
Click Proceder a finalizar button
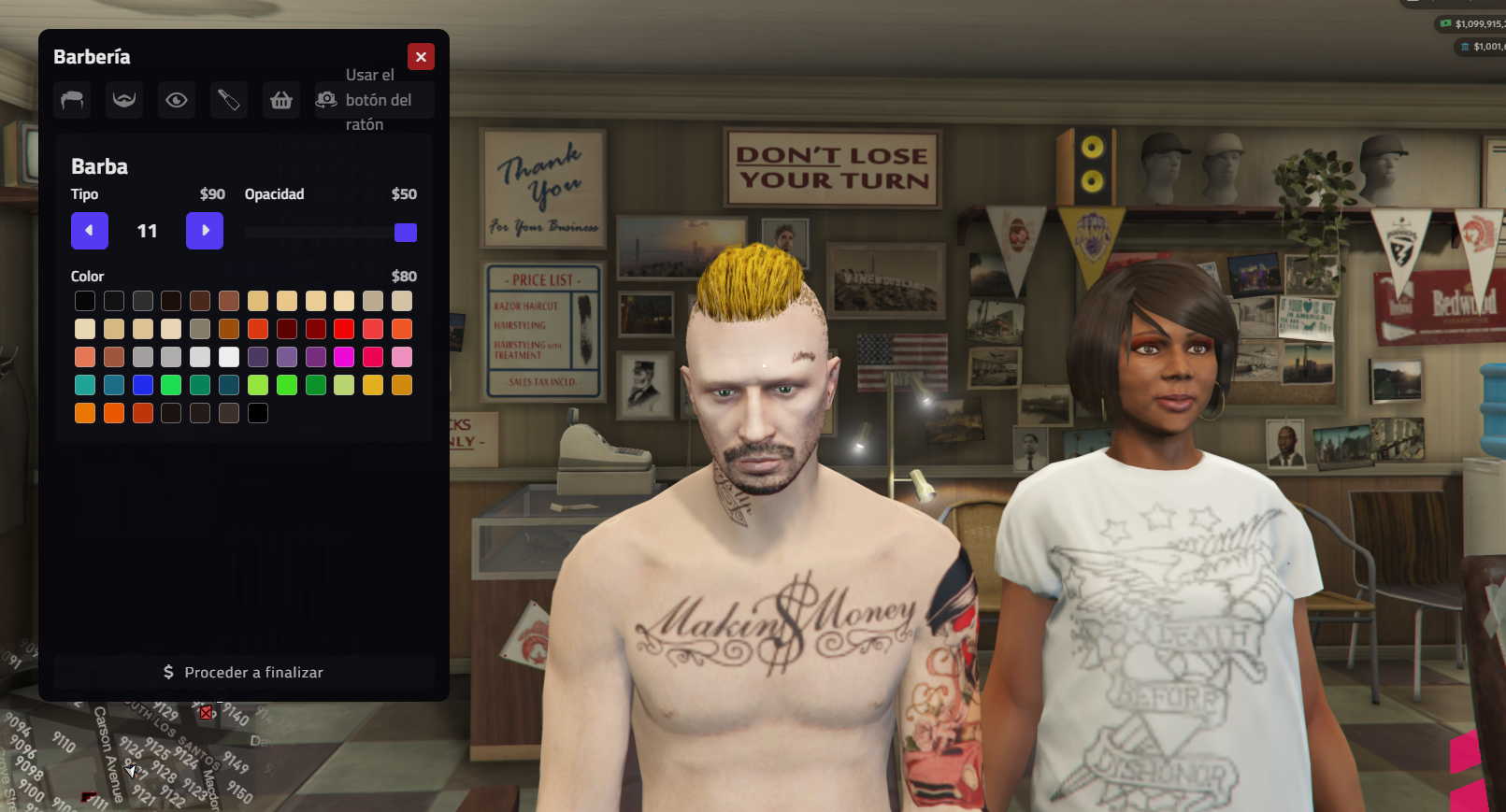pos(244,672)
